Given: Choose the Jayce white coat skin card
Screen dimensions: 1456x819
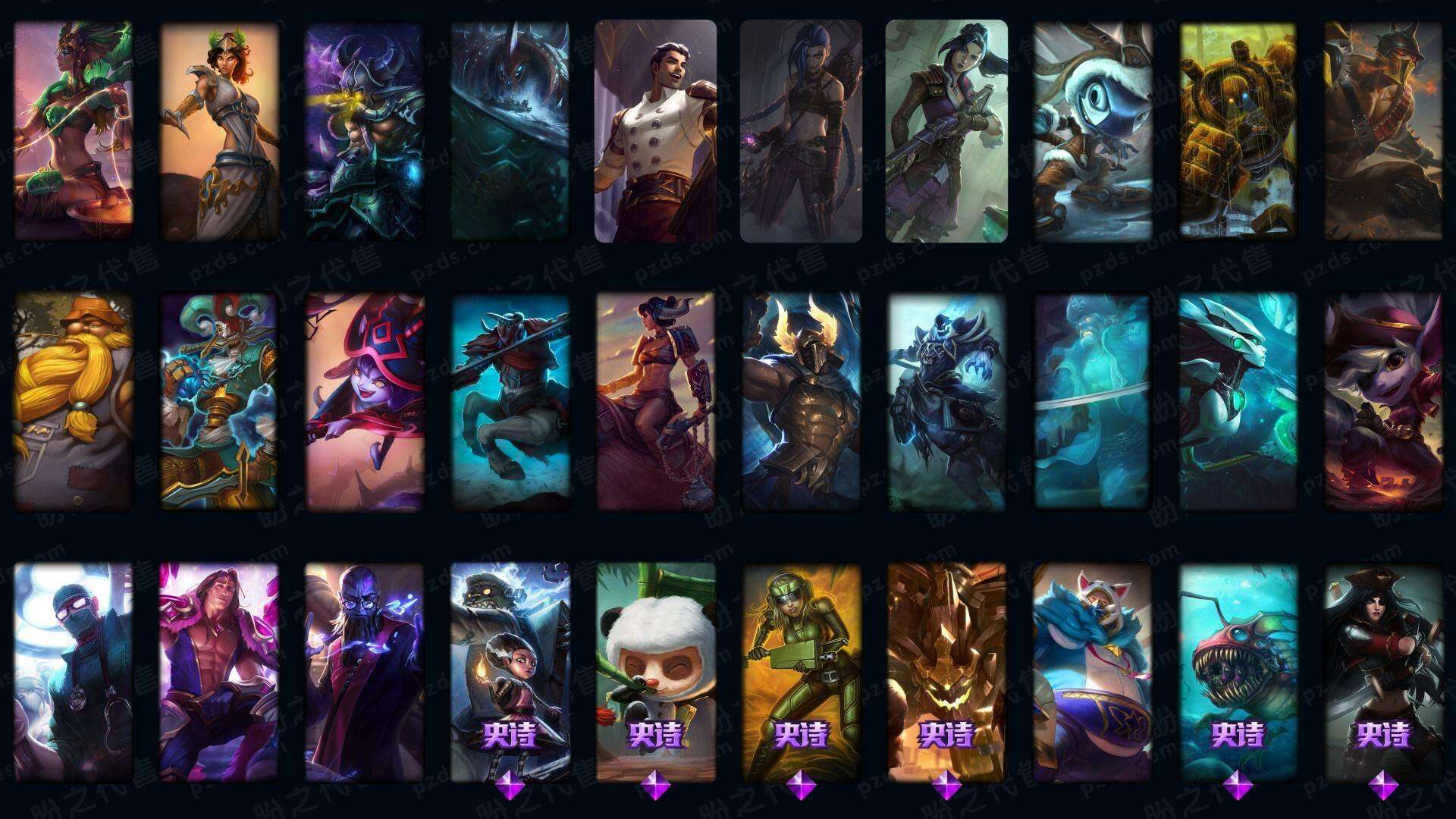Looking at the screenshot, I should click(656, 131).
